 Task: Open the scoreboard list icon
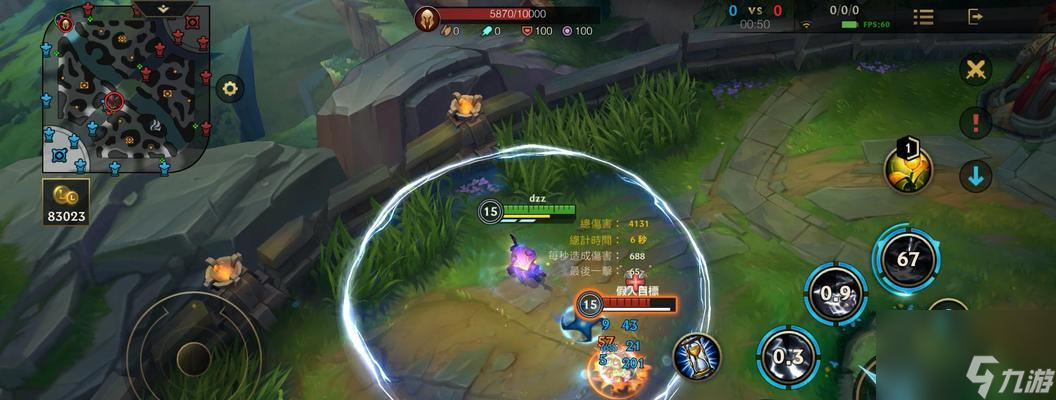click(923, 17)
